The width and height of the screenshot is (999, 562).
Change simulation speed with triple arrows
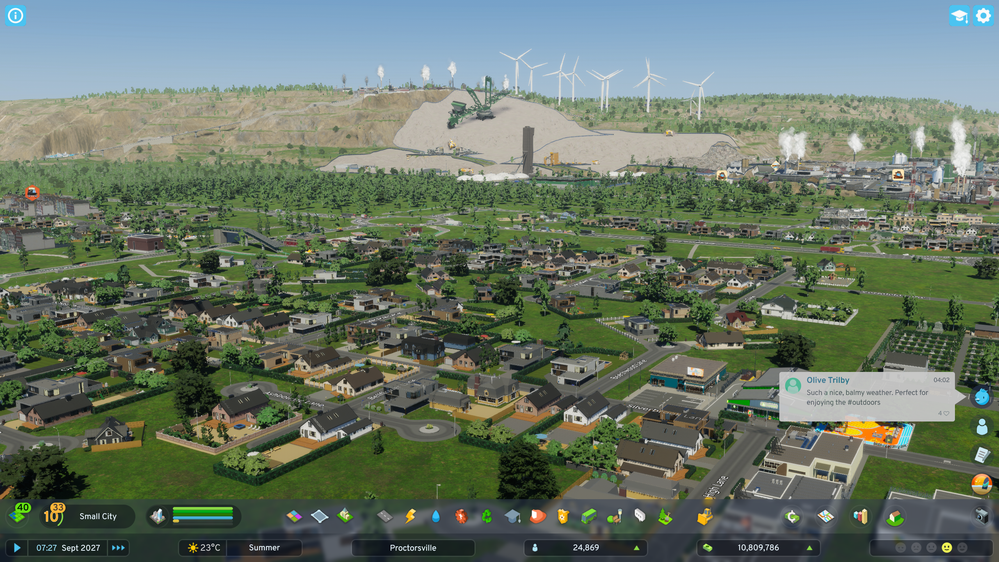(118, 548)
